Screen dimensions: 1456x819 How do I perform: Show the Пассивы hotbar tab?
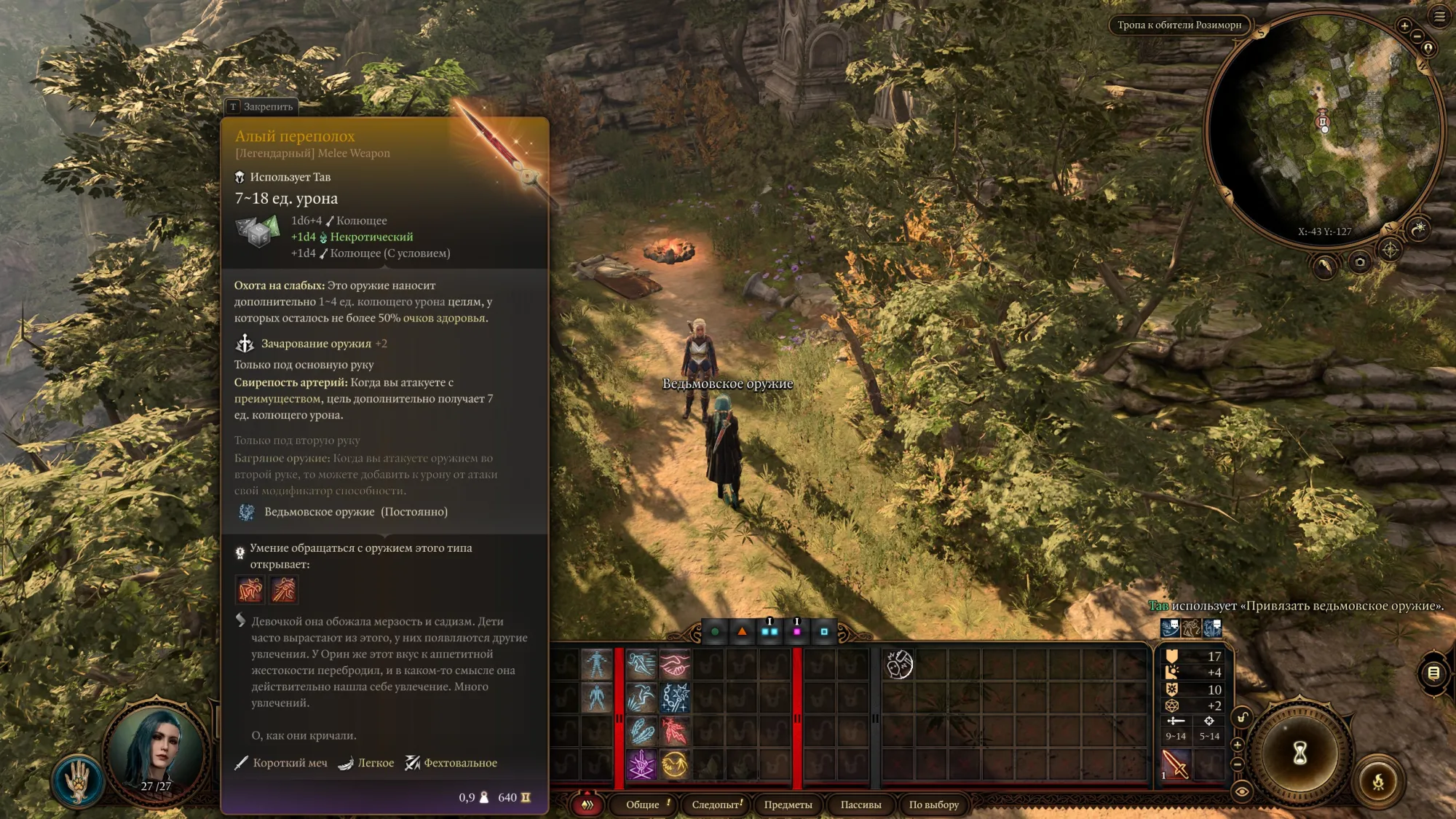(860, 804)
